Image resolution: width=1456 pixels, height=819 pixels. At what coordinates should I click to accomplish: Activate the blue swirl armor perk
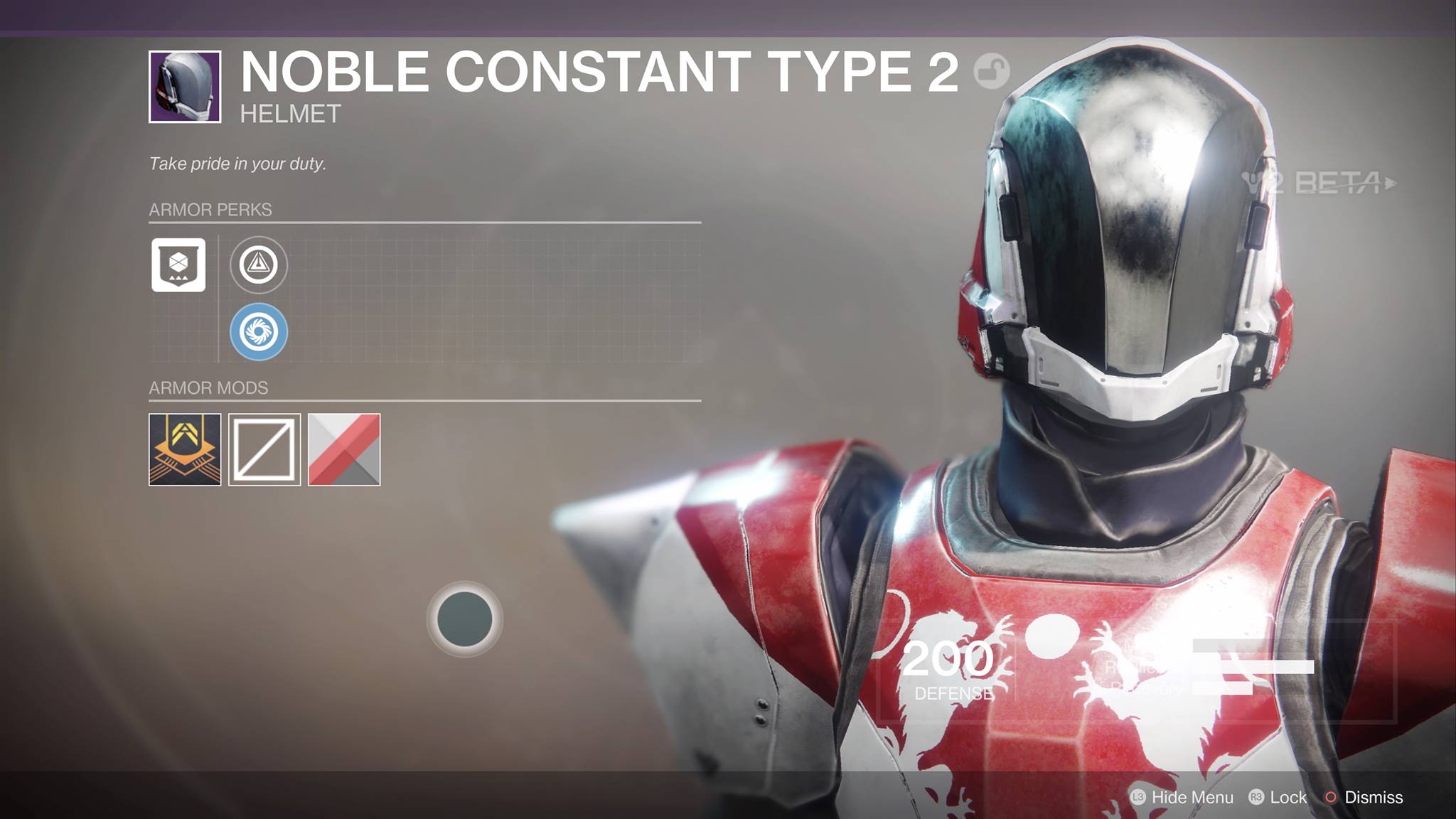[259, 331]
